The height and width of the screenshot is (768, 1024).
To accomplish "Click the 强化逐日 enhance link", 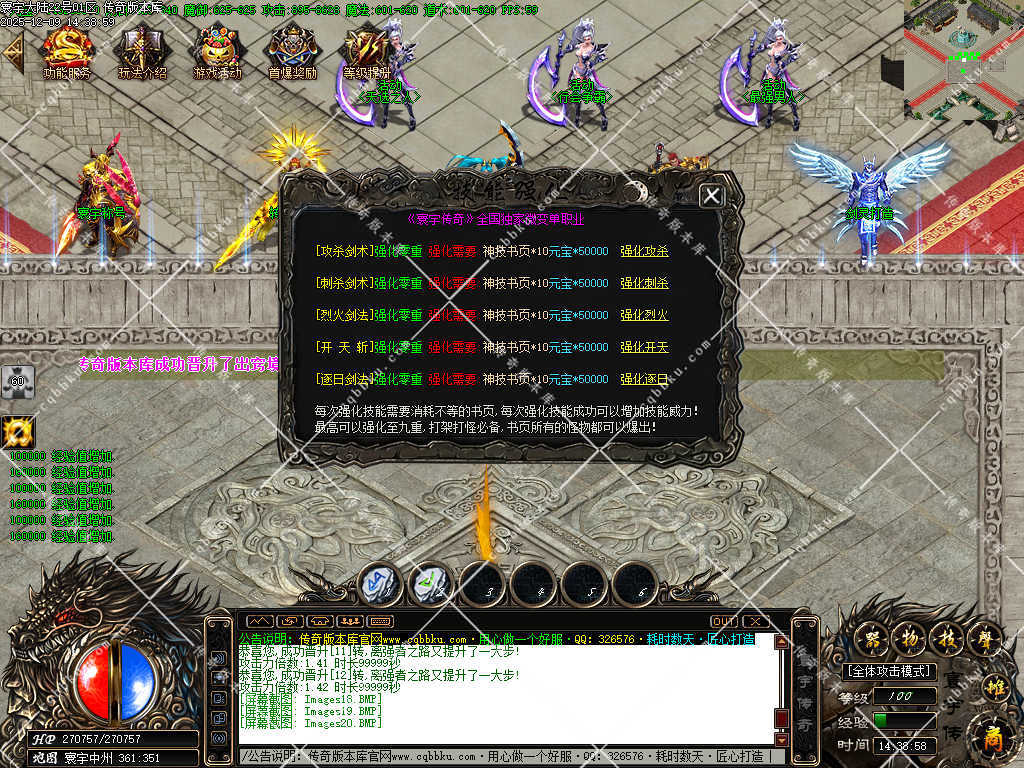I will pos(644,379).
